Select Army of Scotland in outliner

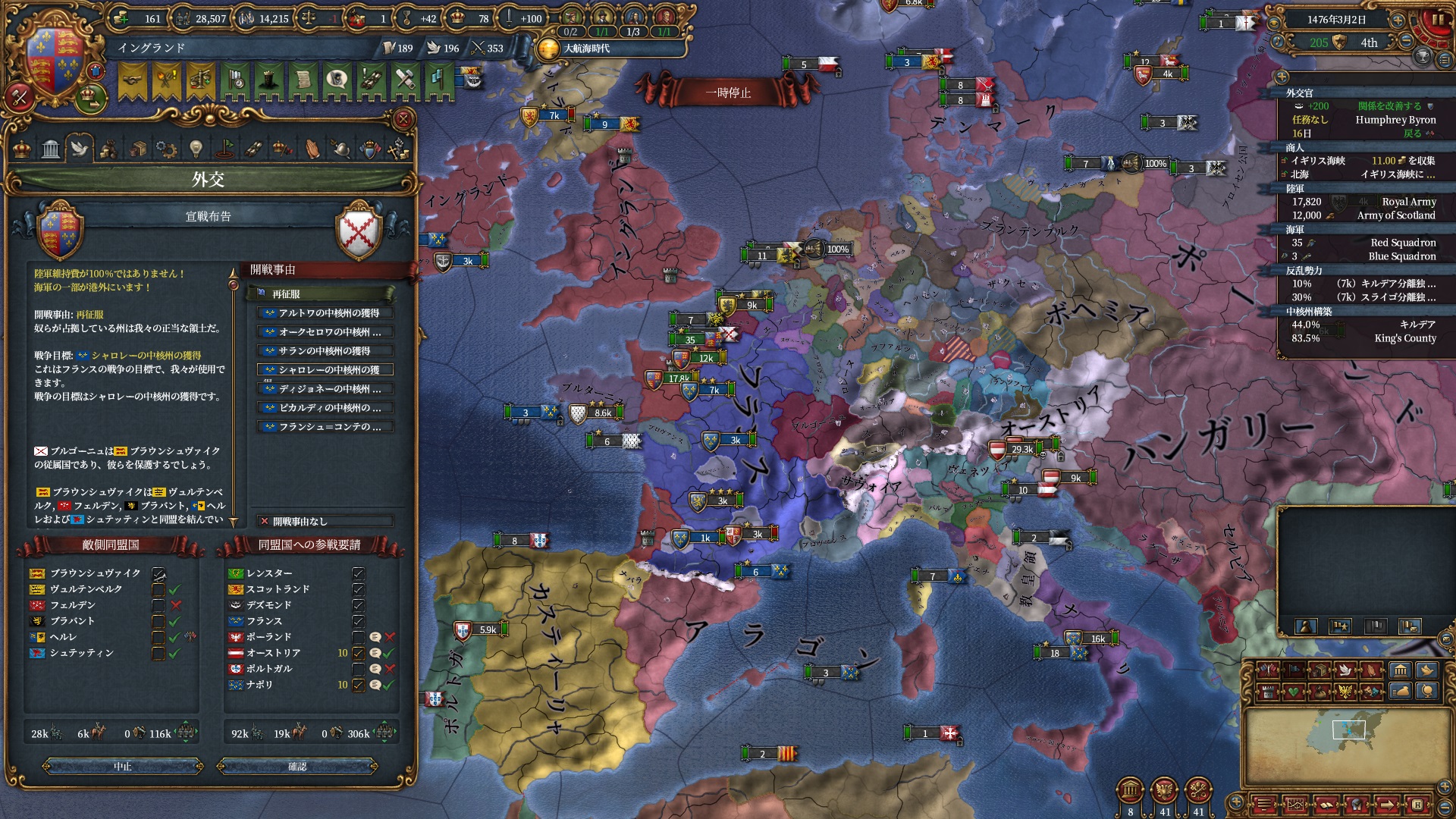point(1395,215)
